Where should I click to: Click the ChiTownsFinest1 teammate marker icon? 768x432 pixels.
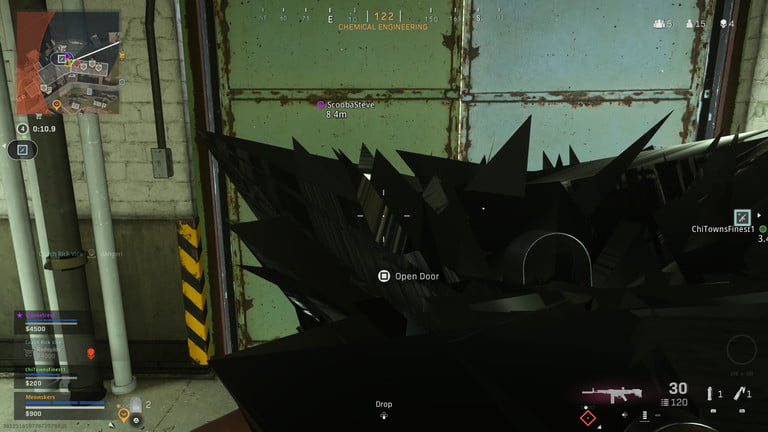(742, 216)
